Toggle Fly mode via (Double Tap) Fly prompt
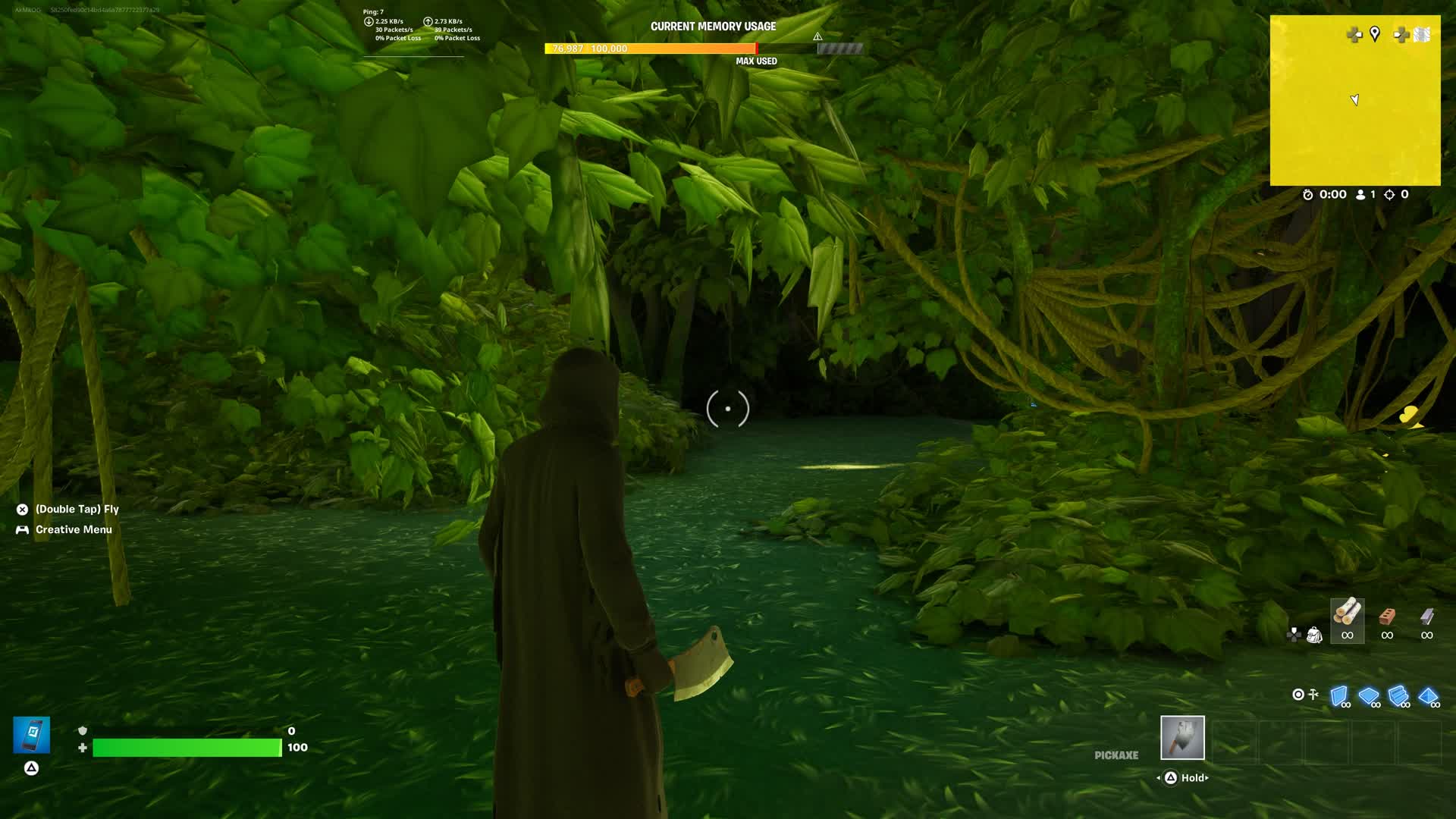The width and height of the screenshot is (1456, 819). pyautogui.click(x=68, y=509)
